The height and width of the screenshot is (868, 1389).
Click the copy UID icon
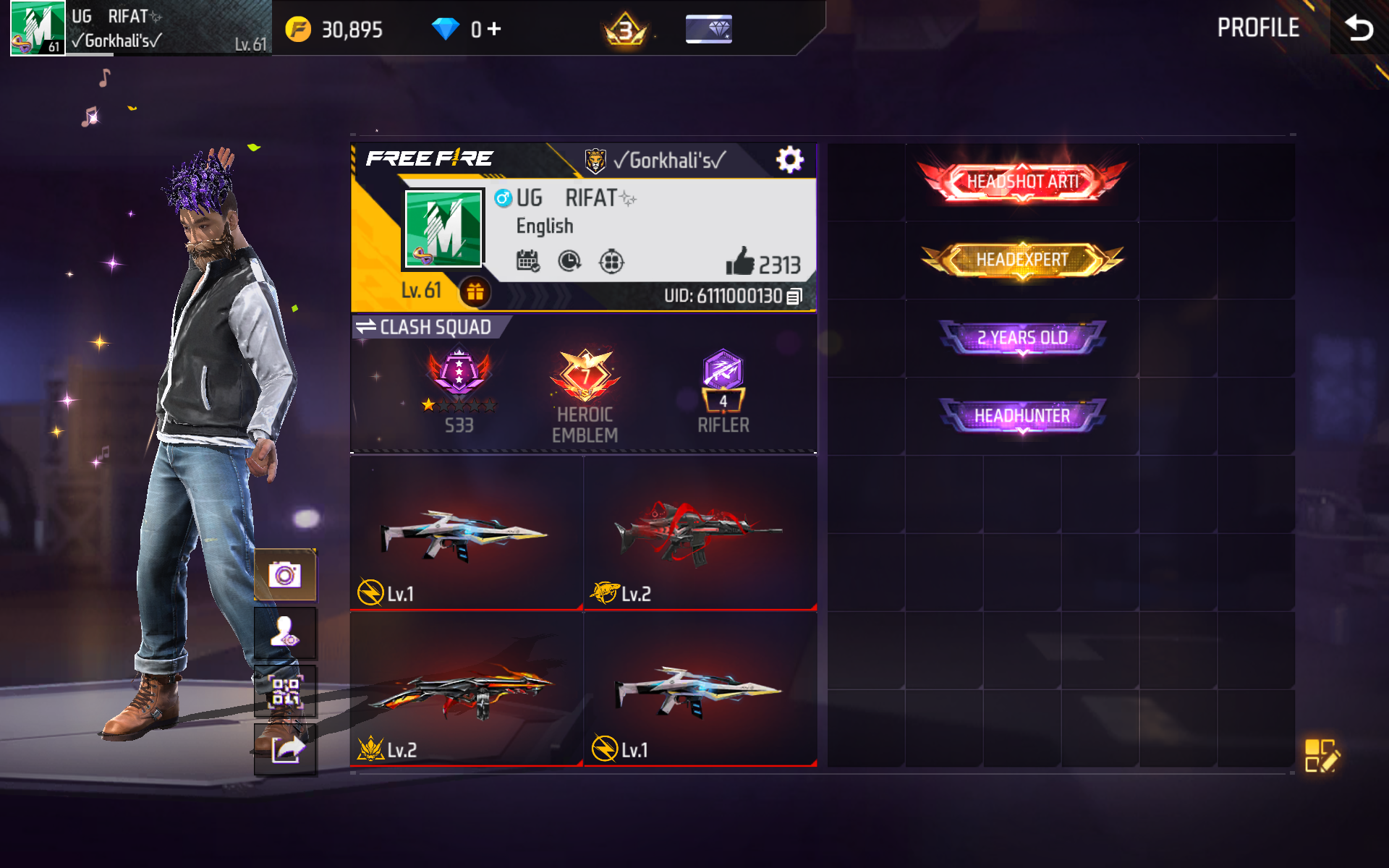pyautogui.click(x=794, y=295)
